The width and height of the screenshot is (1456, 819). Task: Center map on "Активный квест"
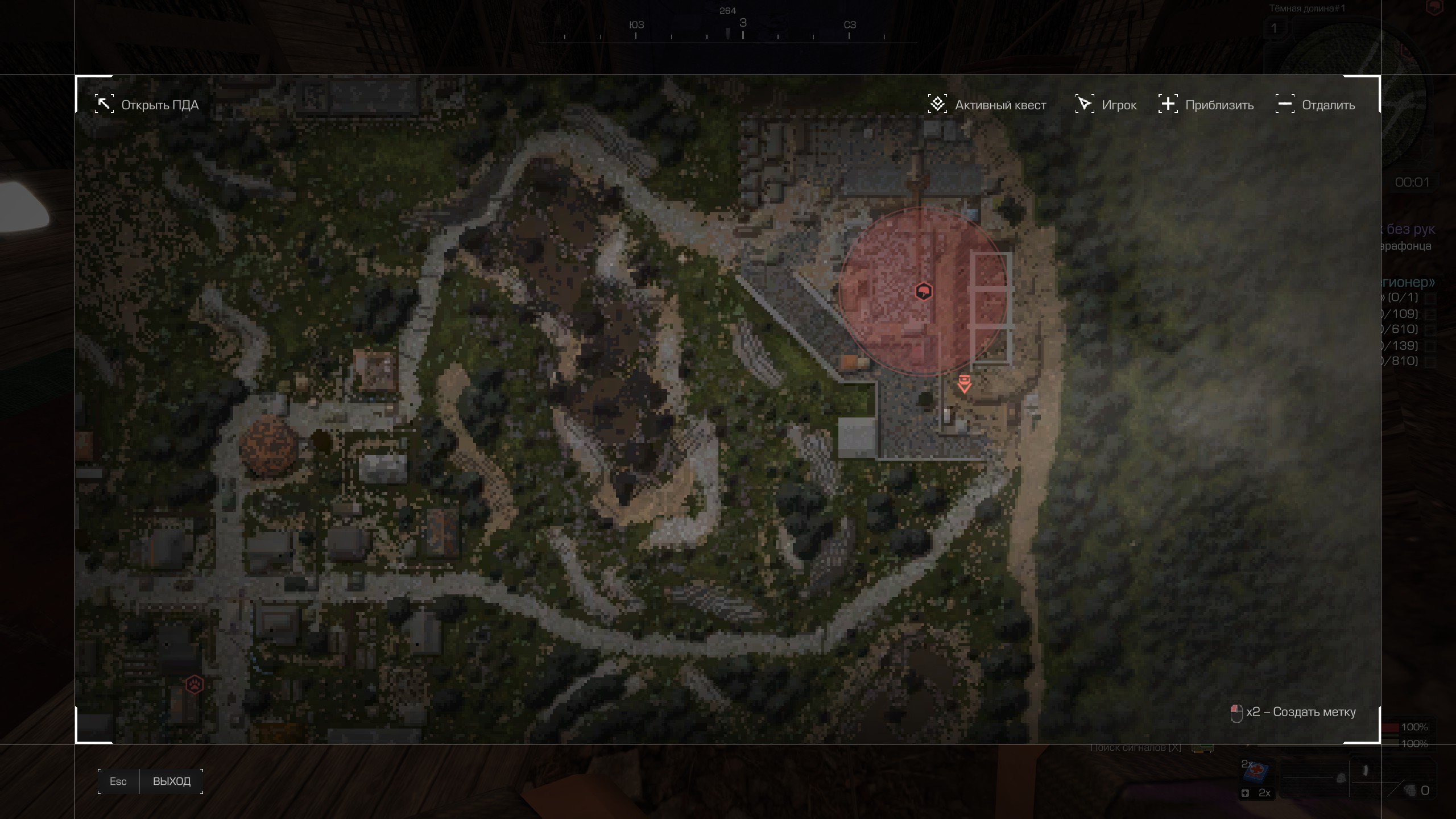987,105
